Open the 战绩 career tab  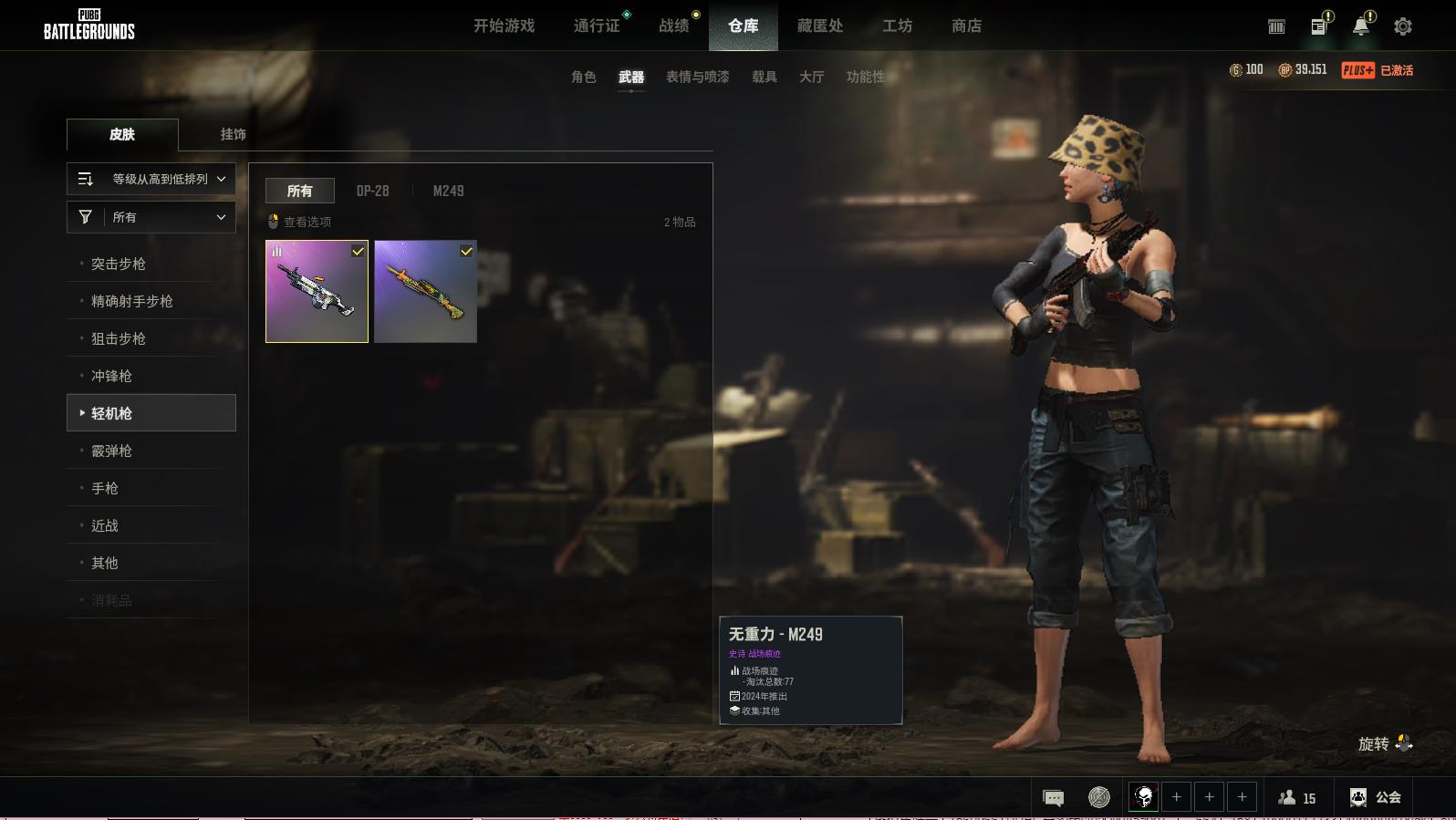pyautogui.click(x=674, y=26)
